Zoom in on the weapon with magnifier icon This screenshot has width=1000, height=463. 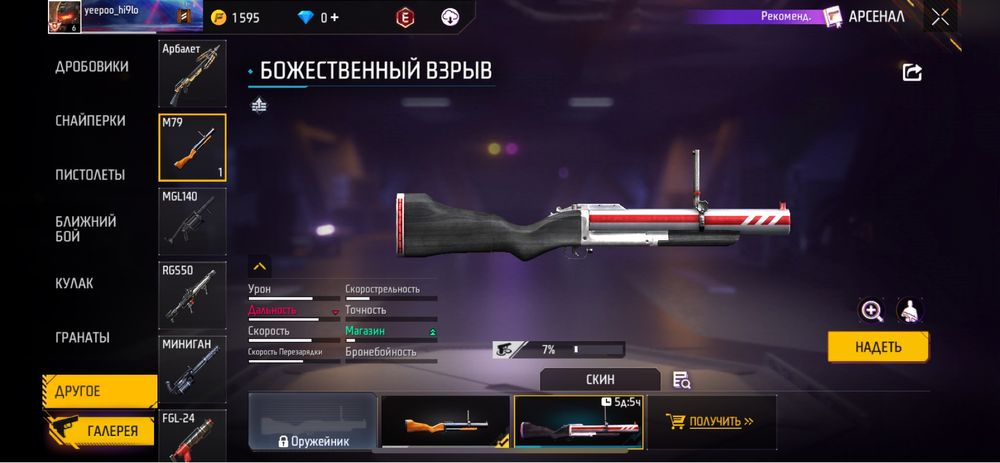point(872,311)
